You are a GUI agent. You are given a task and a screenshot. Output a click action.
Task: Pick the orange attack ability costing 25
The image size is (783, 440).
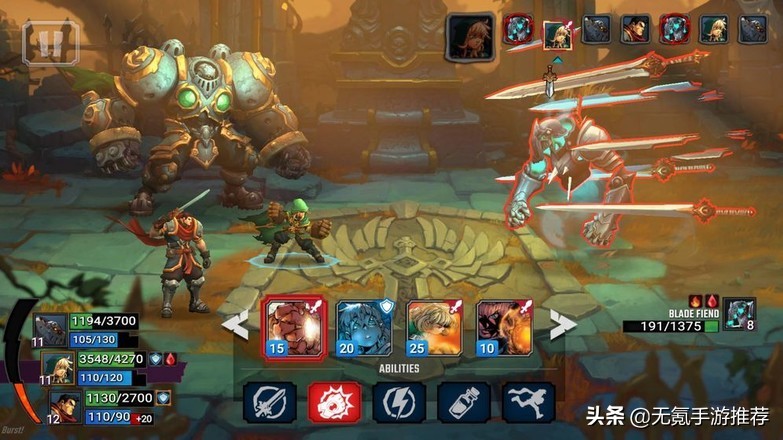434,328
